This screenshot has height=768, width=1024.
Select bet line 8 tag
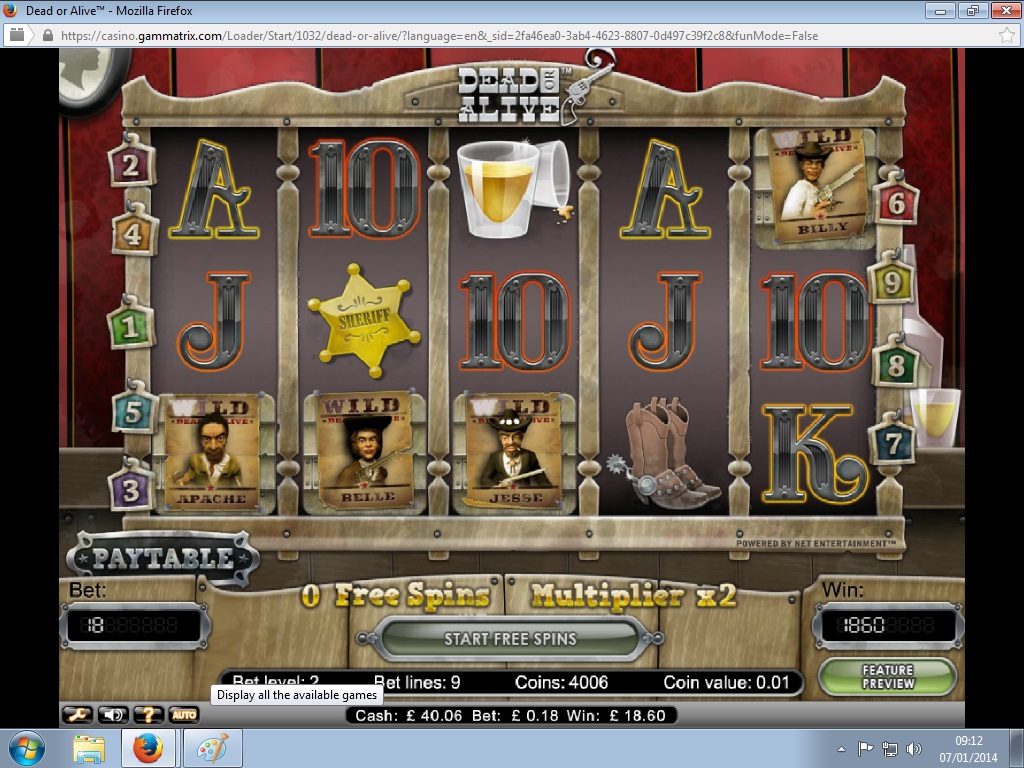click(895, 364)
